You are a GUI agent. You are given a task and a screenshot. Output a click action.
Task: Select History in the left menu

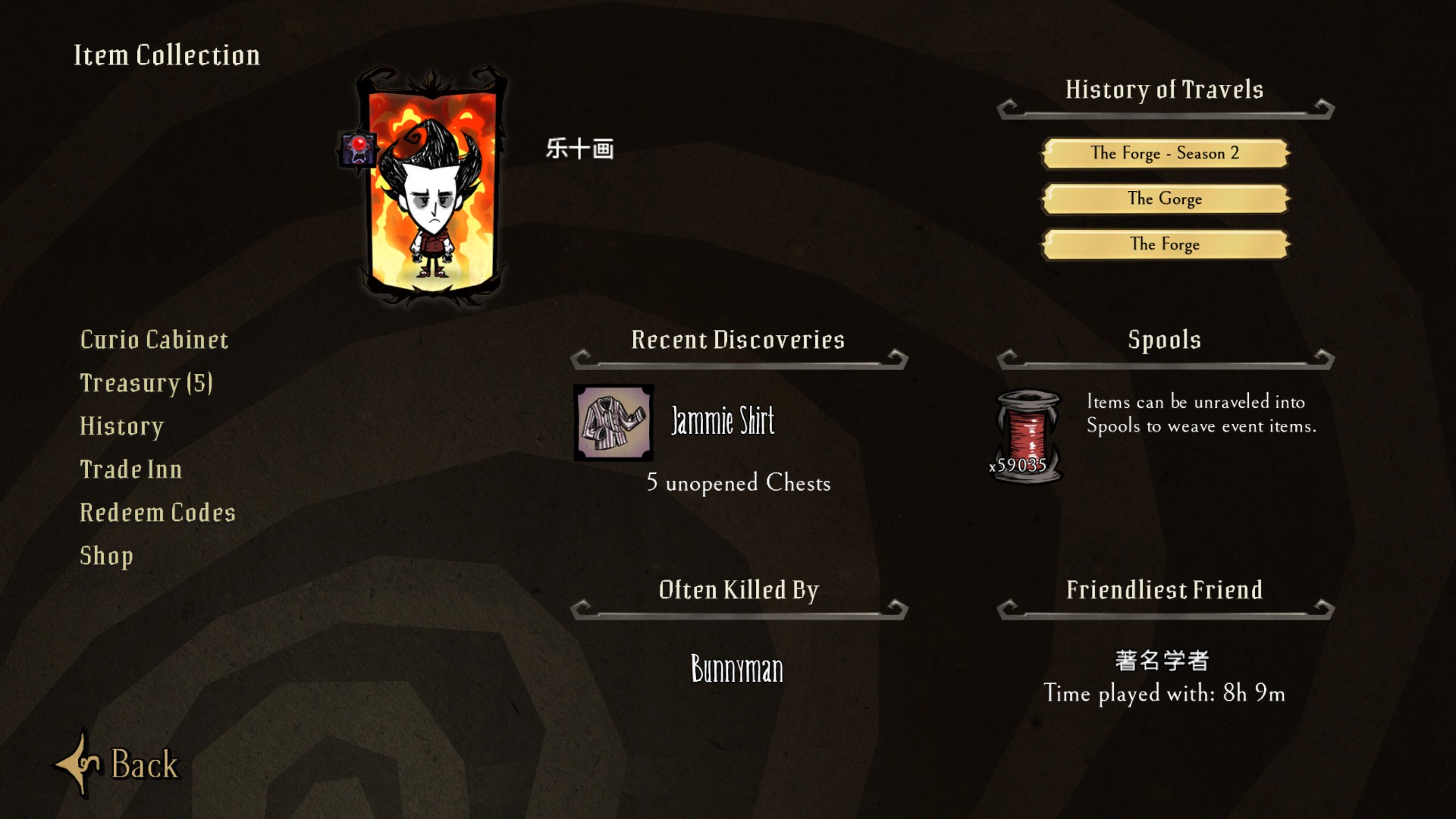[x=121, y=426]
